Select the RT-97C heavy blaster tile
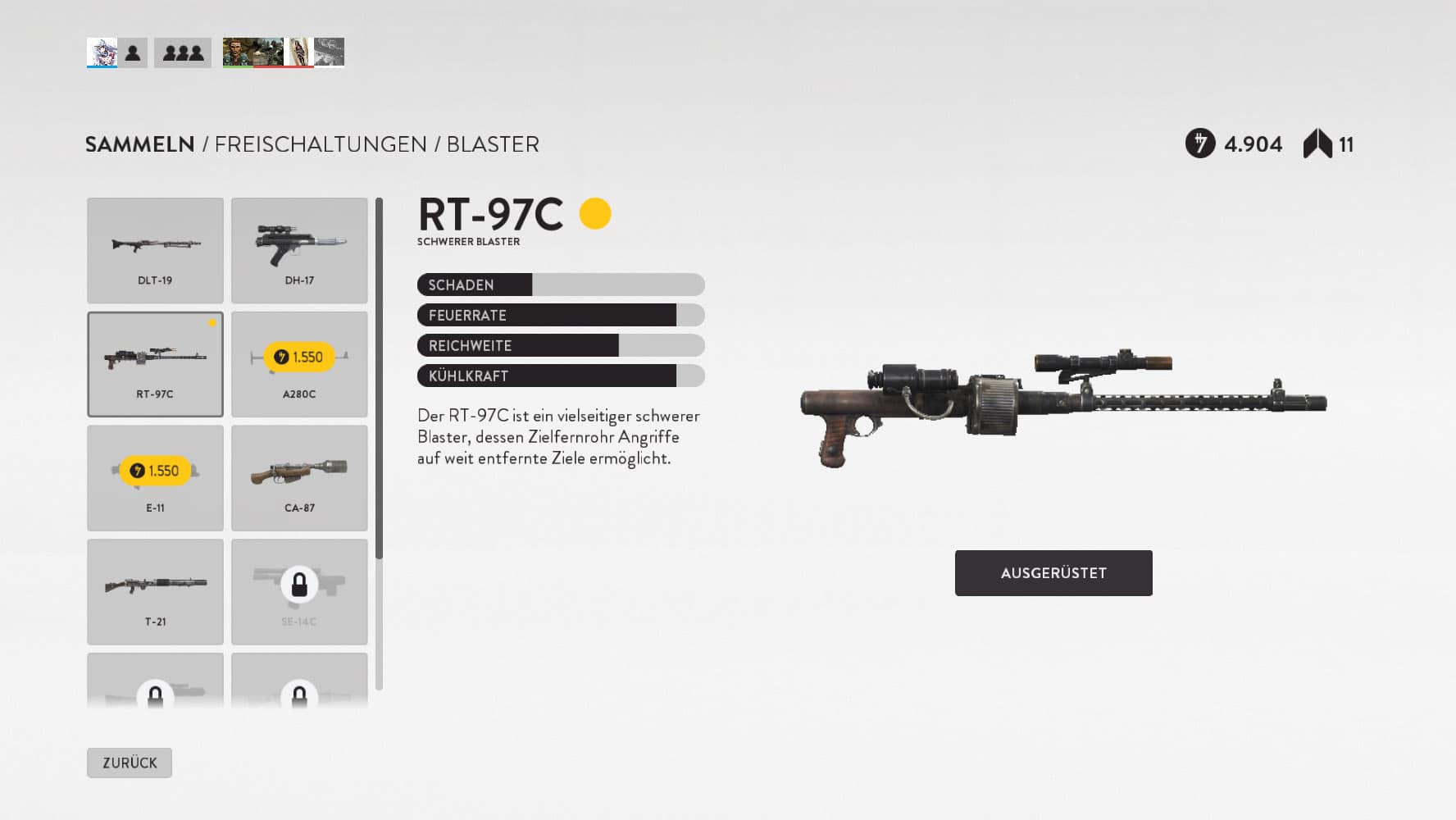Image resolution: width=1456 pixels, height=820 pixels. pyautogui.click(x=155, y=364)
